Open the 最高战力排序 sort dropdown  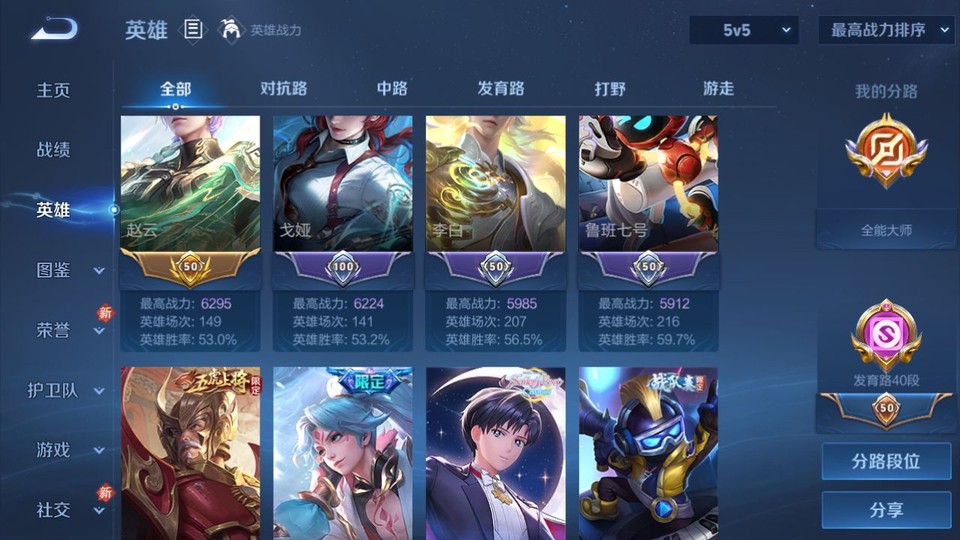point(886,30)
